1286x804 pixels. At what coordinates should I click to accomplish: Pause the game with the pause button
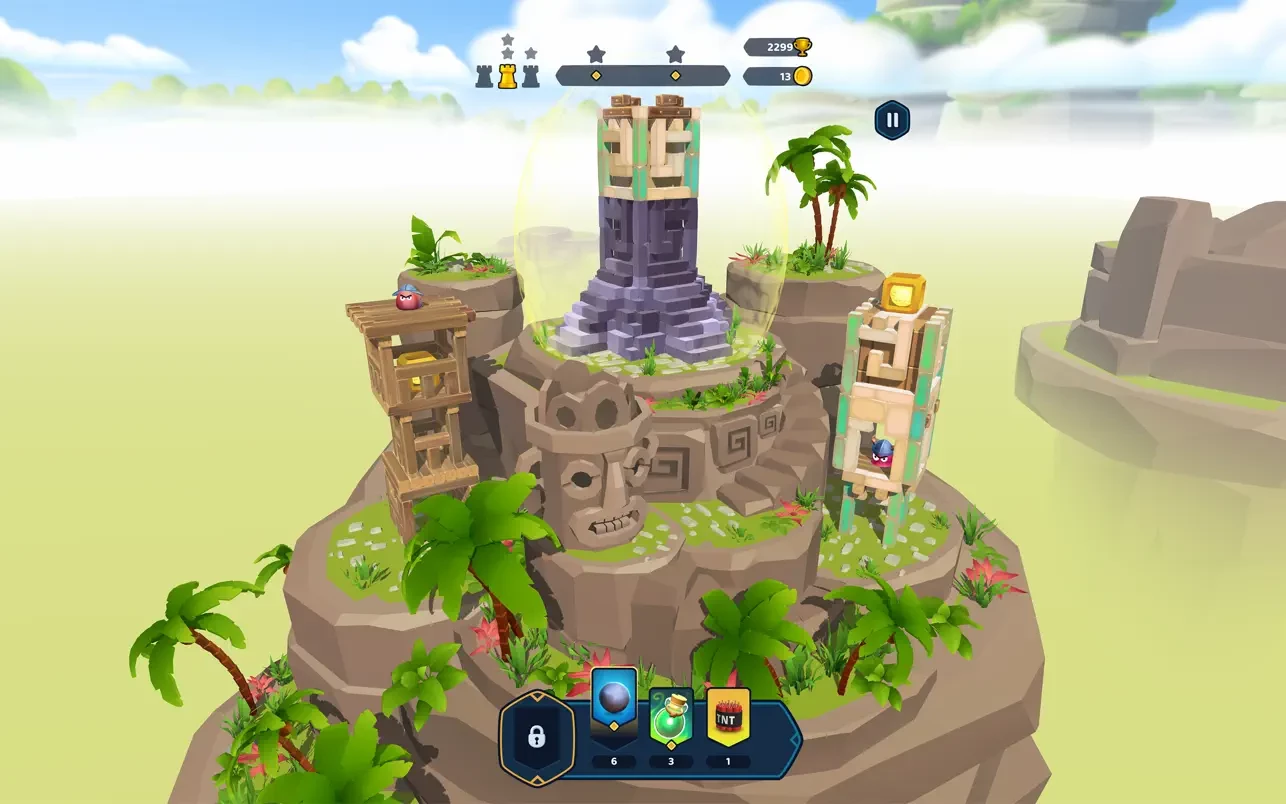892,121
